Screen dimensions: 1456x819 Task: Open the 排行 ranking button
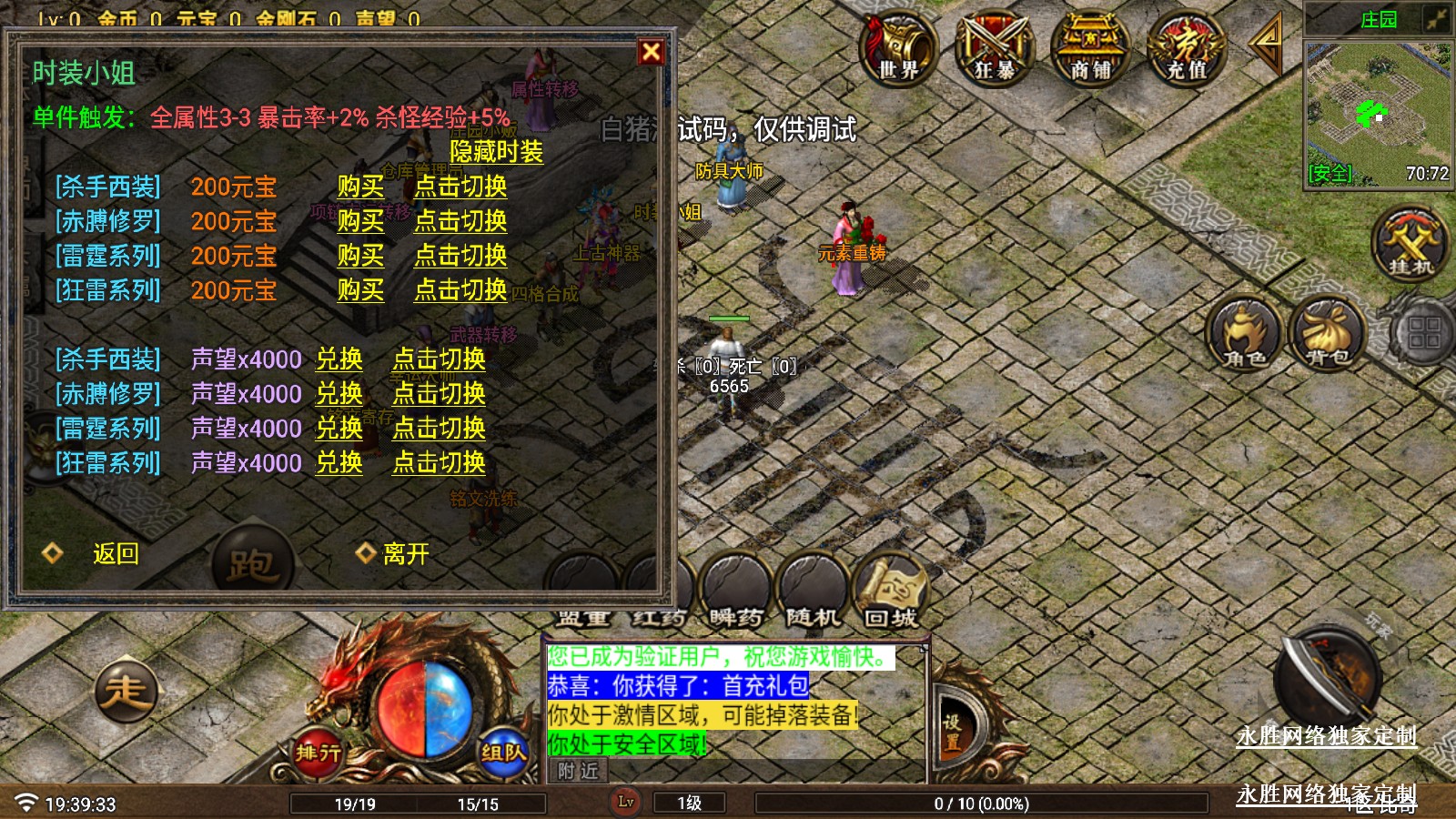pyautogui.click(x=318, y=752)
